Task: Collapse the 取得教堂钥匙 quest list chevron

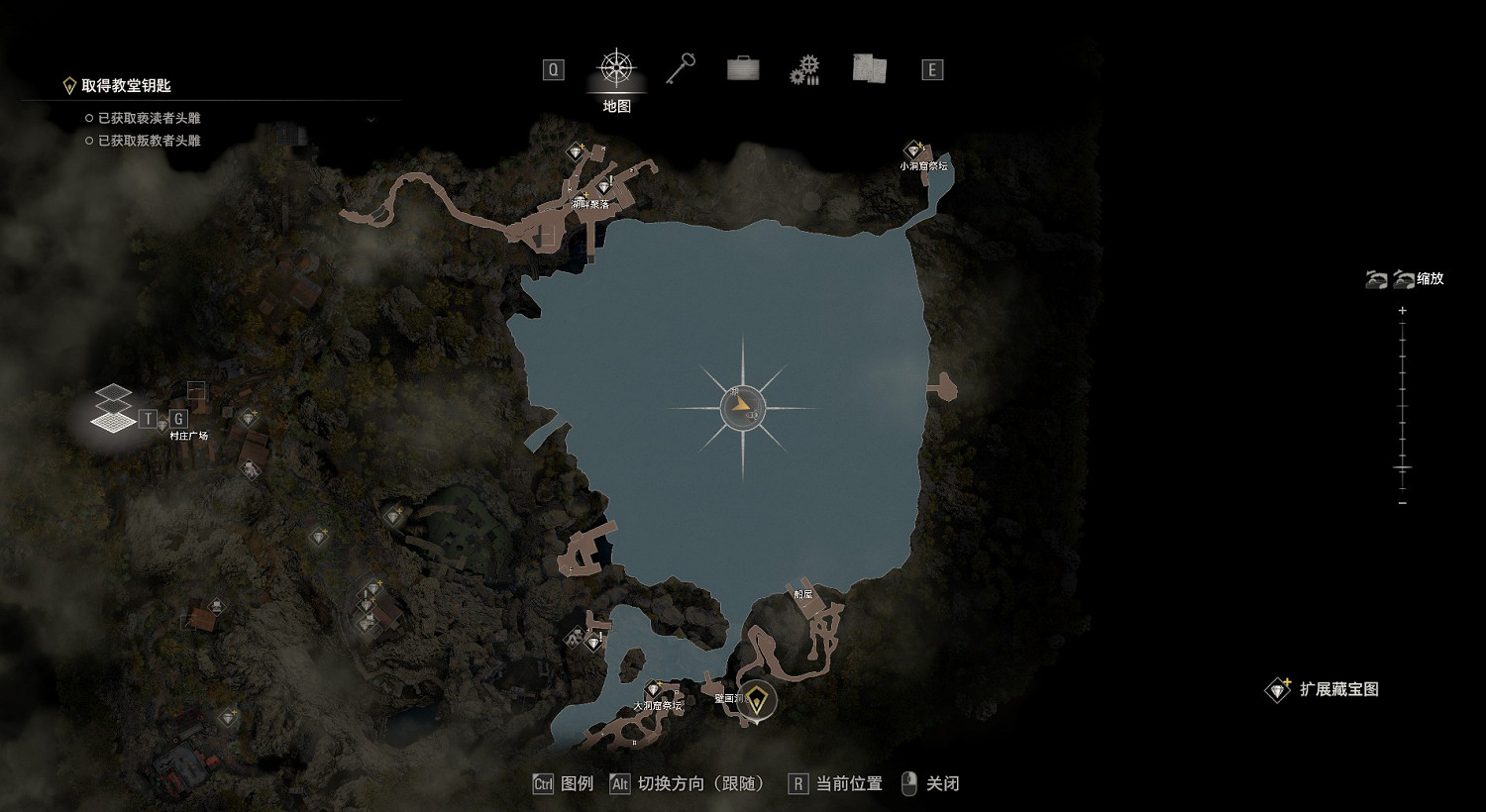Action: pyautogui.click(x=371, y=119)
